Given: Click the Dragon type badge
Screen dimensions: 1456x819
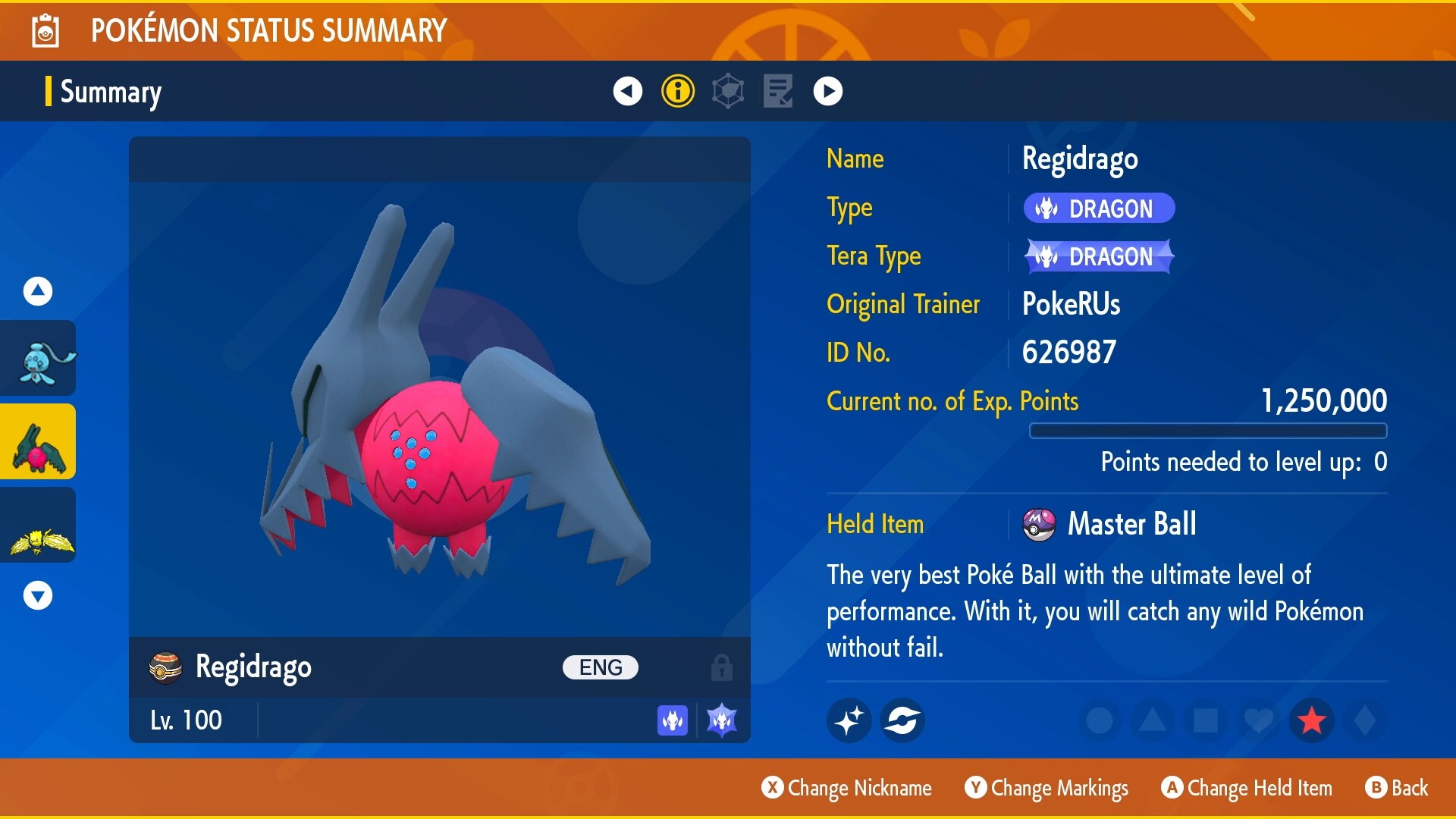Looking at the screenshot, I should point(1099,208).
